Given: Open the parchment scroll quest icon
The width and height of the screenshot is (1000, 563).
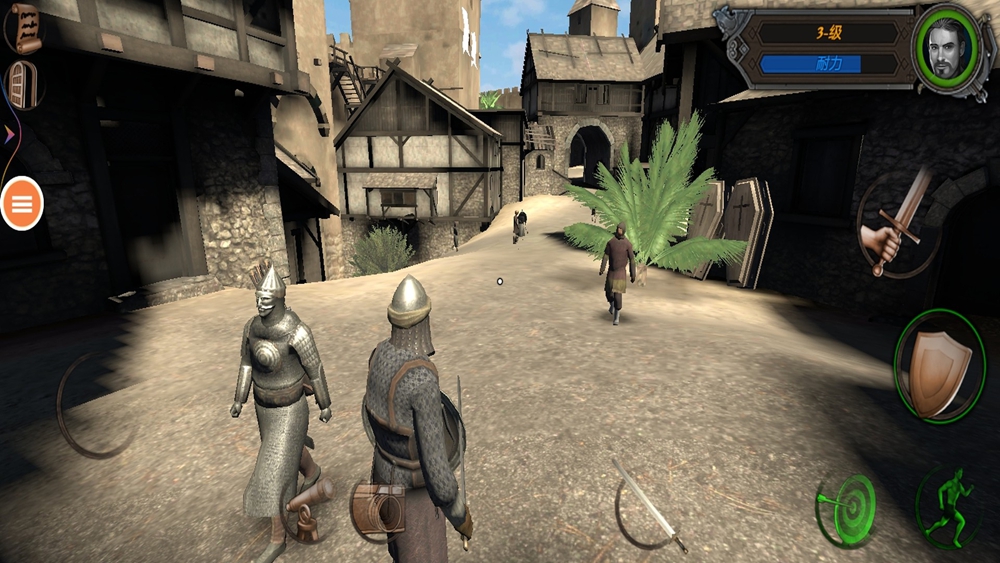Looking at the screenshot, I should click(x=25, y=28).
